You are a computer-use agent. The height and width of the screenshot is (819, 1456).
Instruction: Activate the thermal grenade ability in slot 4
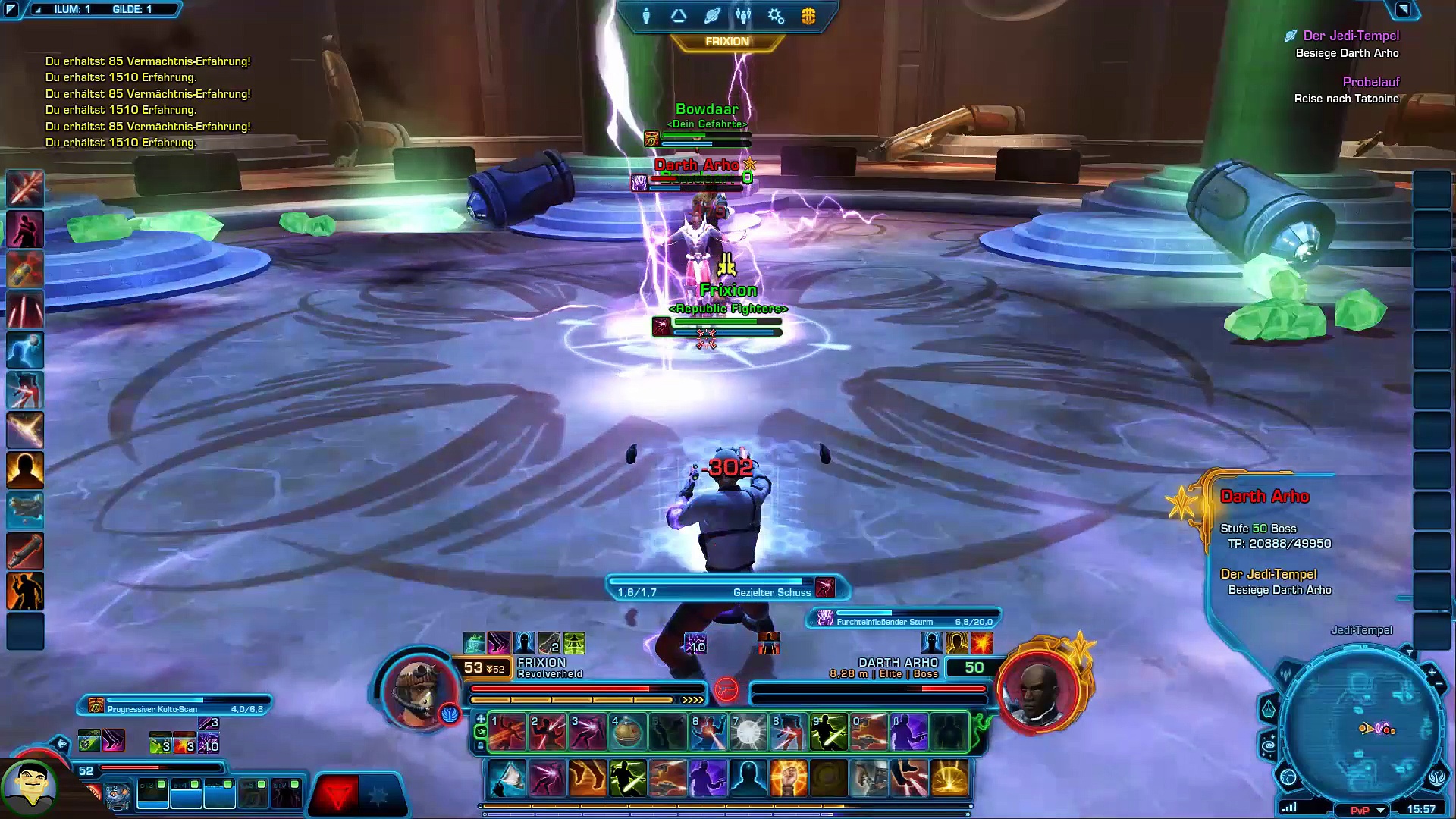click(x=627, y=732)
